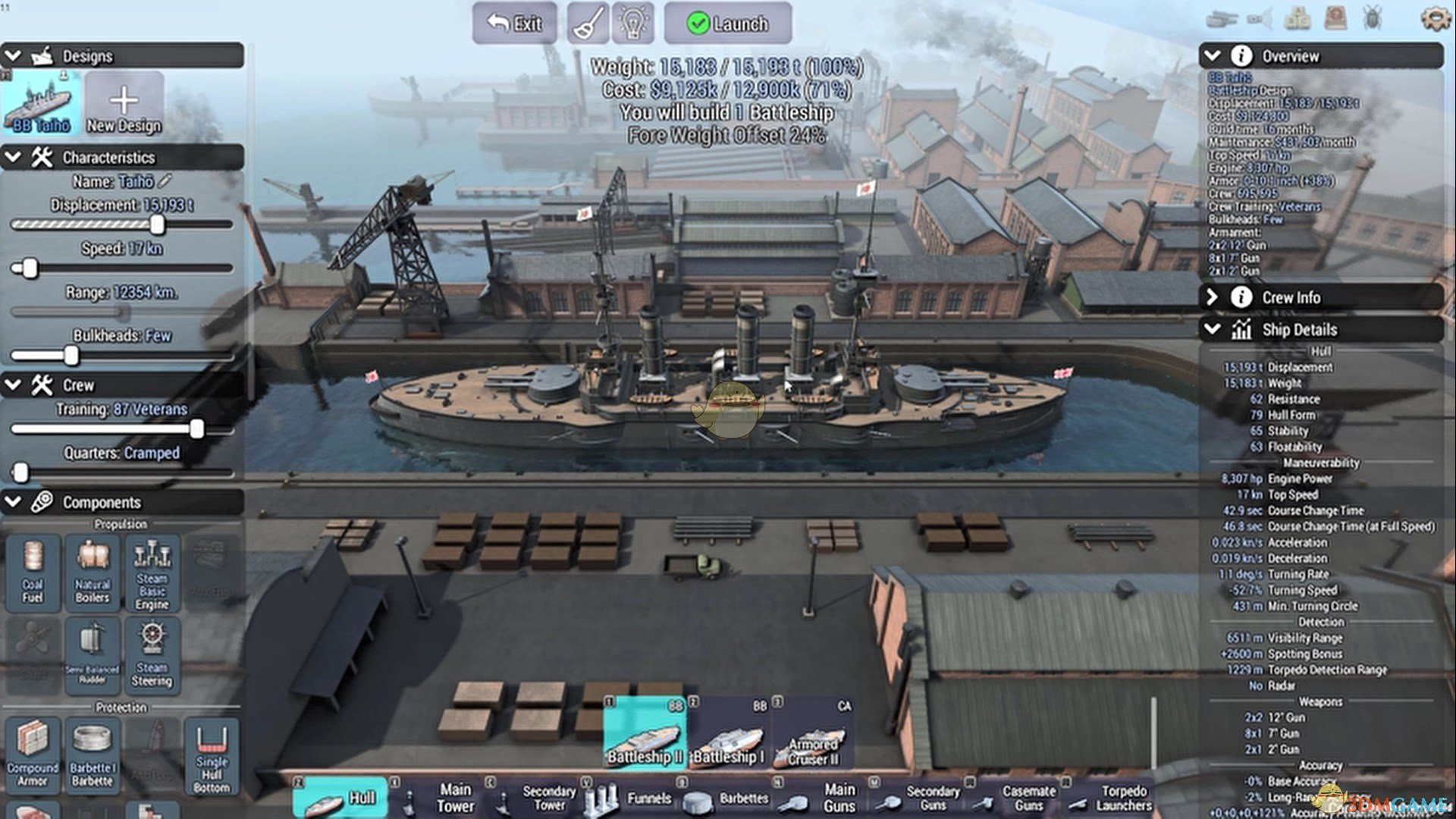The image size is (1456, 819).
Task: Select the Compound Armor component
Action: (x=33, y=753)
